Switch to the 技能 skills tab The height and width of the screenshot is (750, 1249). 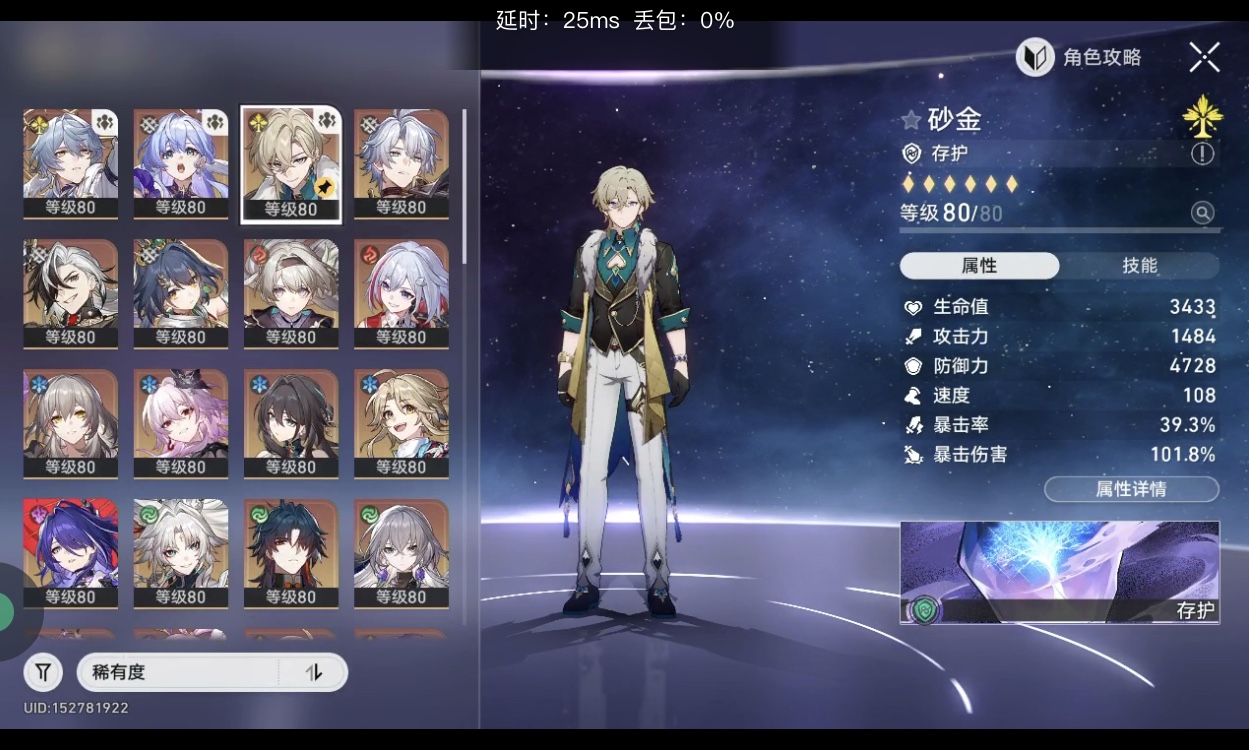click(x=1139, y=265)
